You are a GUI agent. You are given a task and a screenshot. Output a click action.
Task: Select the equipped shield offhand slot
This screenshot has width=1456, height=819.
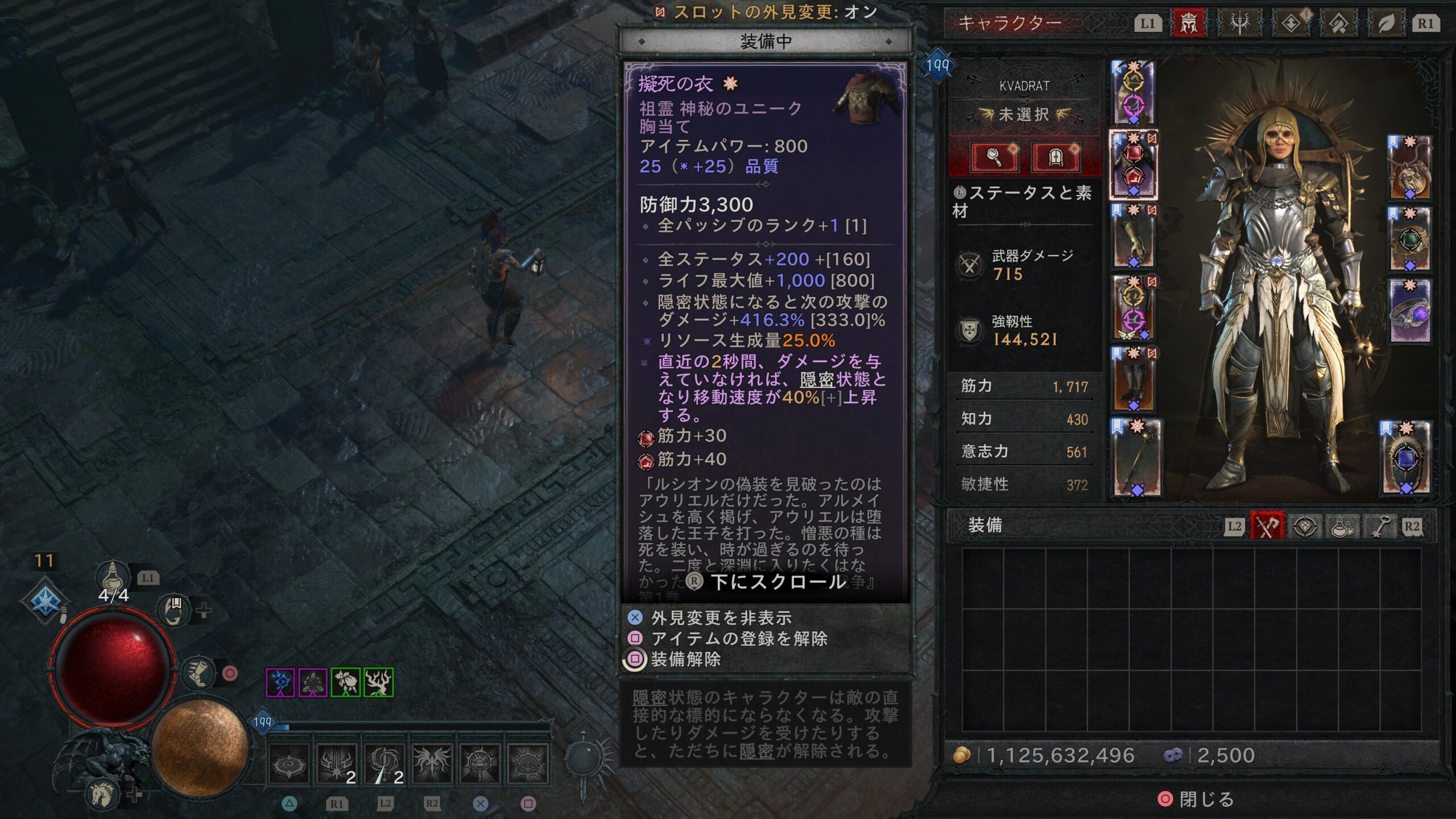point(1405,458)
